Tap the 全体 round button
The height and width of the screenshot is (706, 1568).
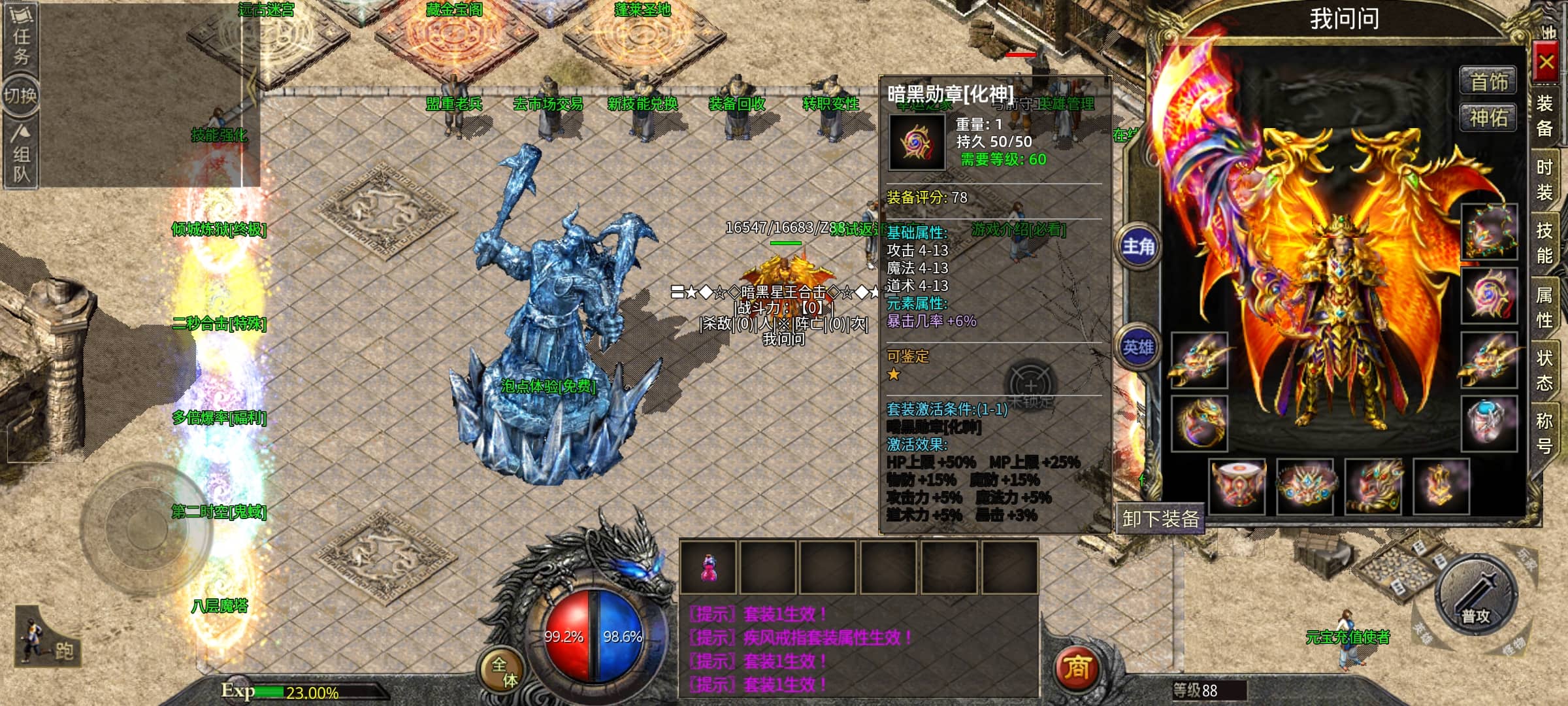pyautogui.click(x=504, y=672)
